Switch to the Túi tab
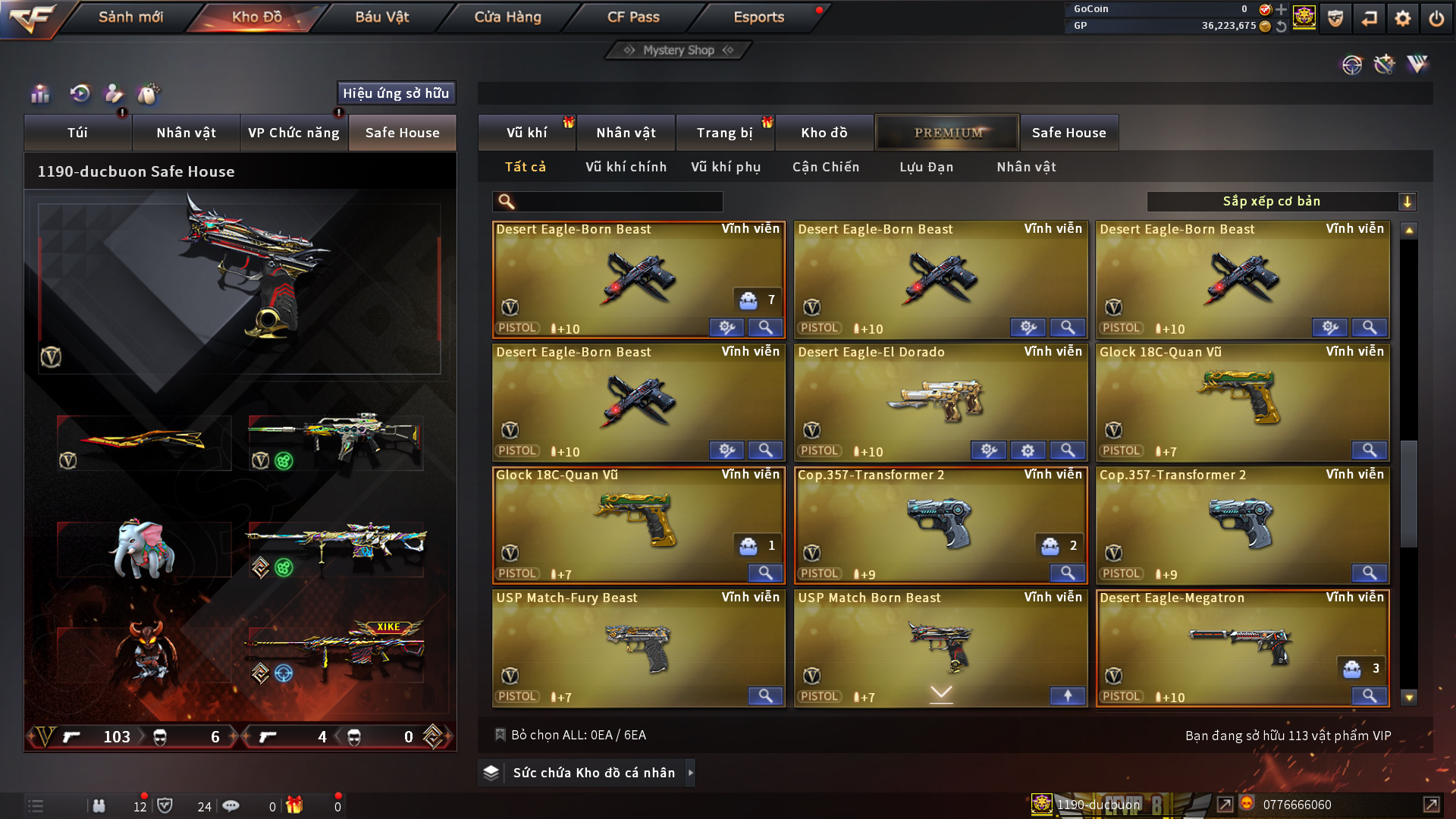This screenshot has height=819, width=1456. [x=77, y=133]
